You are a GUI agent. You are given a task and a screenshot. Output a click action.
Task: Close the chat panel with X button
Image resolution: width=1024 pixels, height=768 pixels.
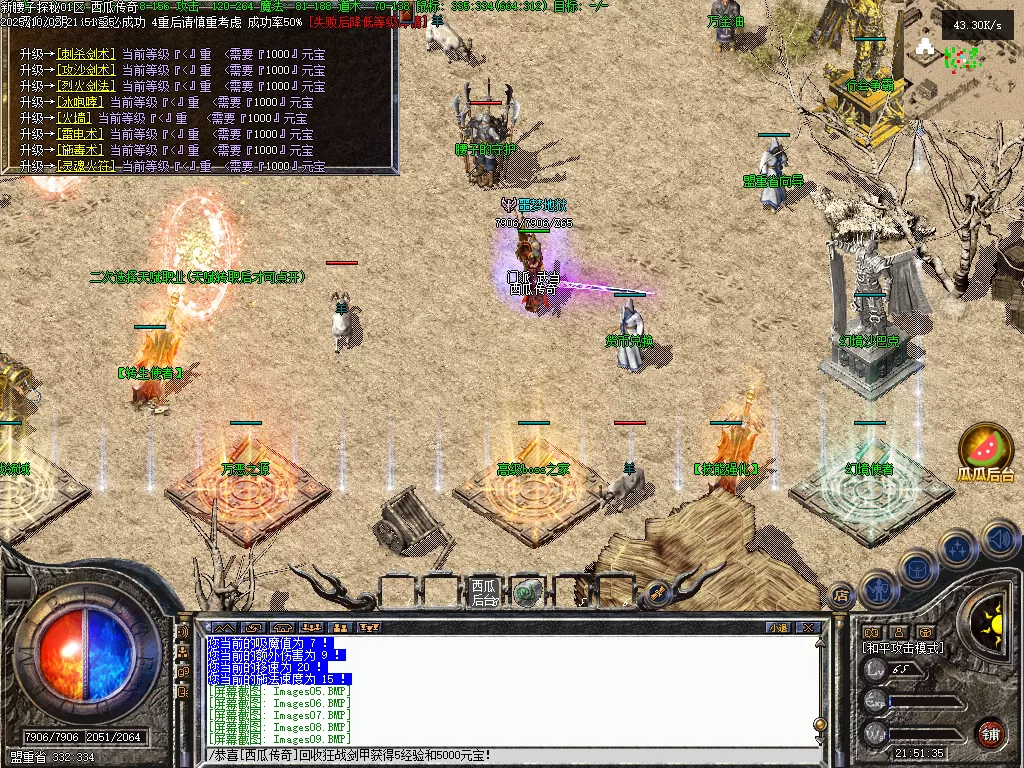coord(808,627)
